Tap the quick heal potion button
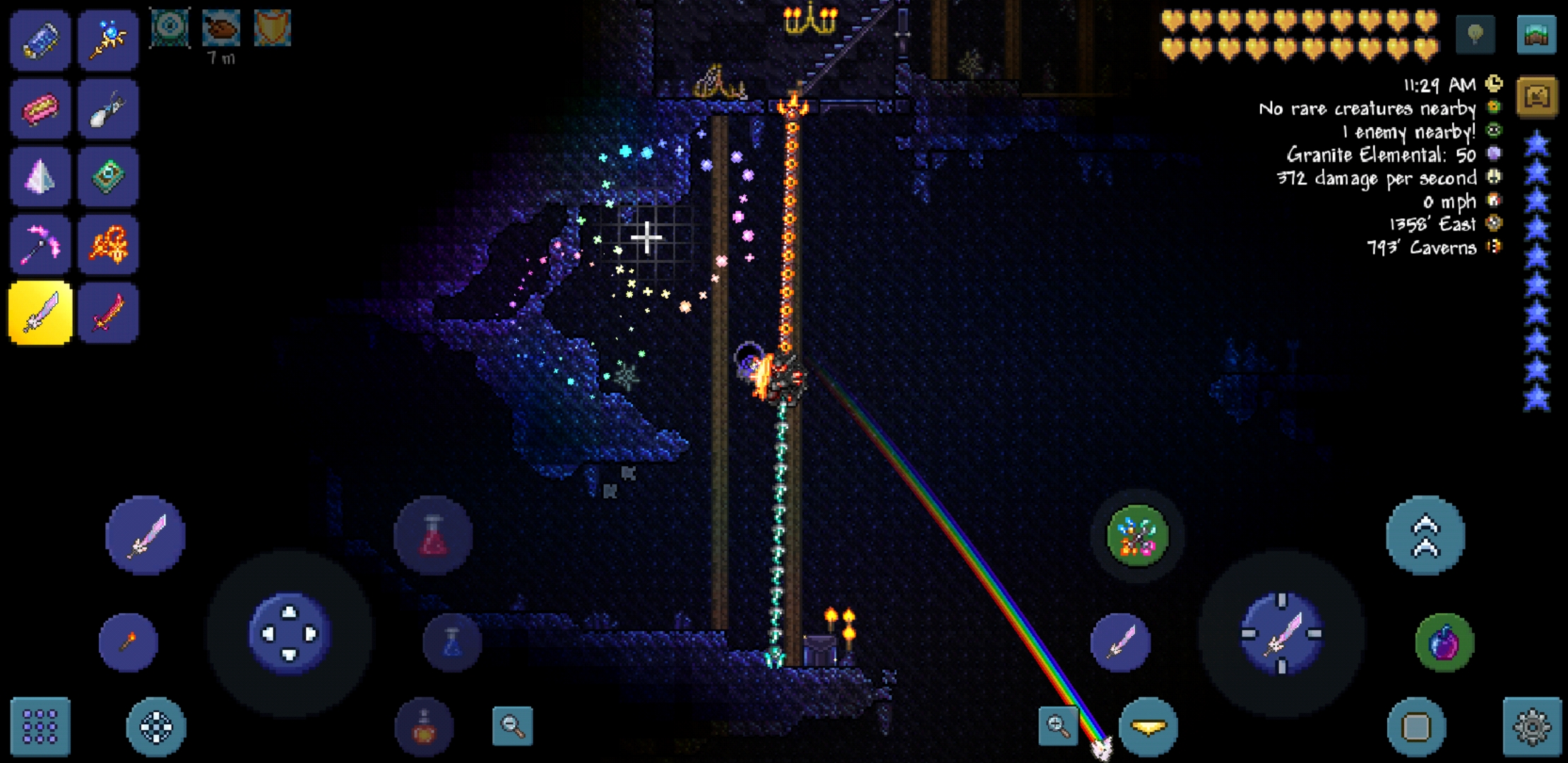Image resolution: width=1568 pixels, height=763 pixels. (432, 535)
